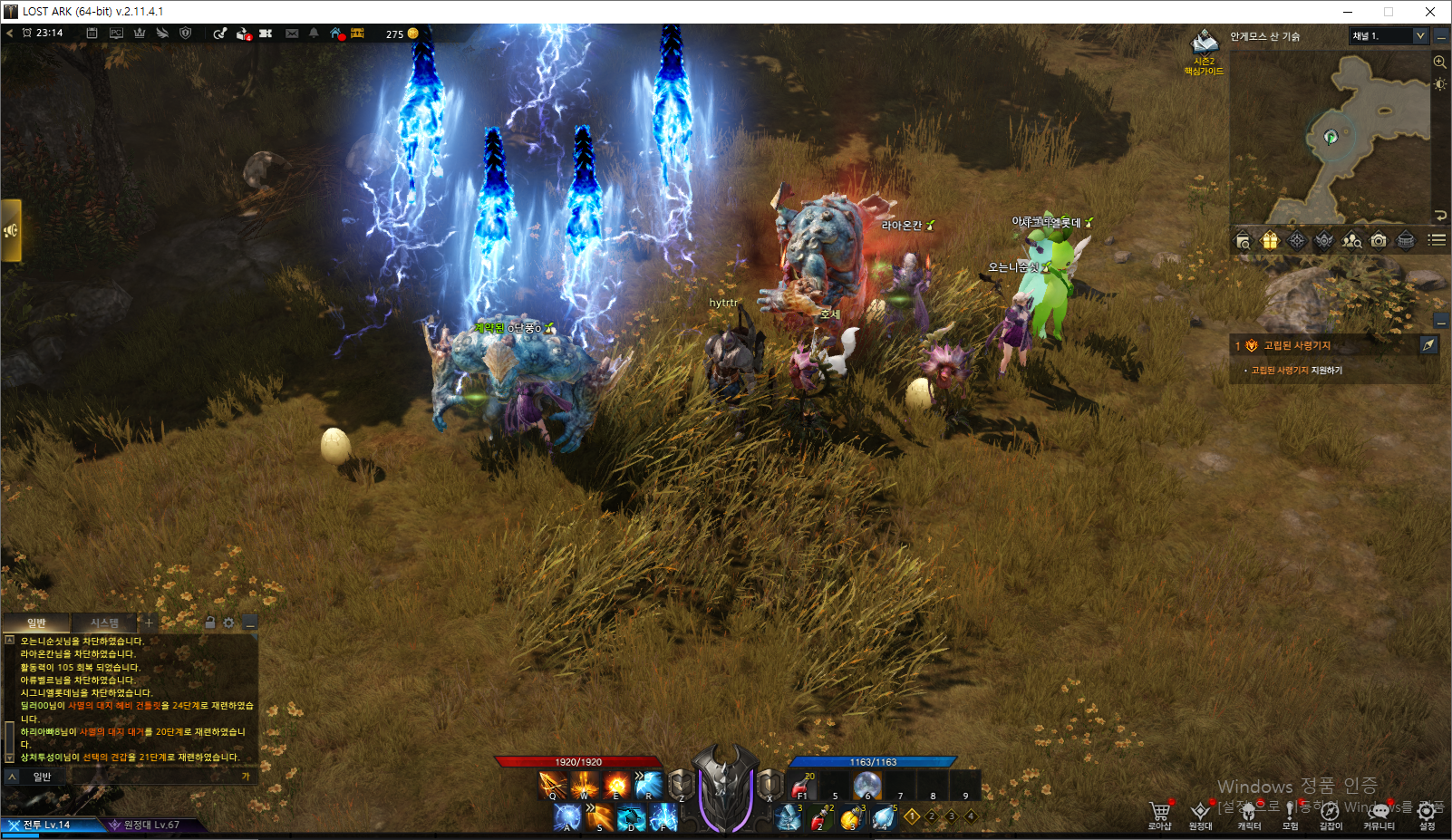This screenshot has width=1452, height=840.
Task: Zoom in on the minimap
Action: click(x=1439, y=63)
